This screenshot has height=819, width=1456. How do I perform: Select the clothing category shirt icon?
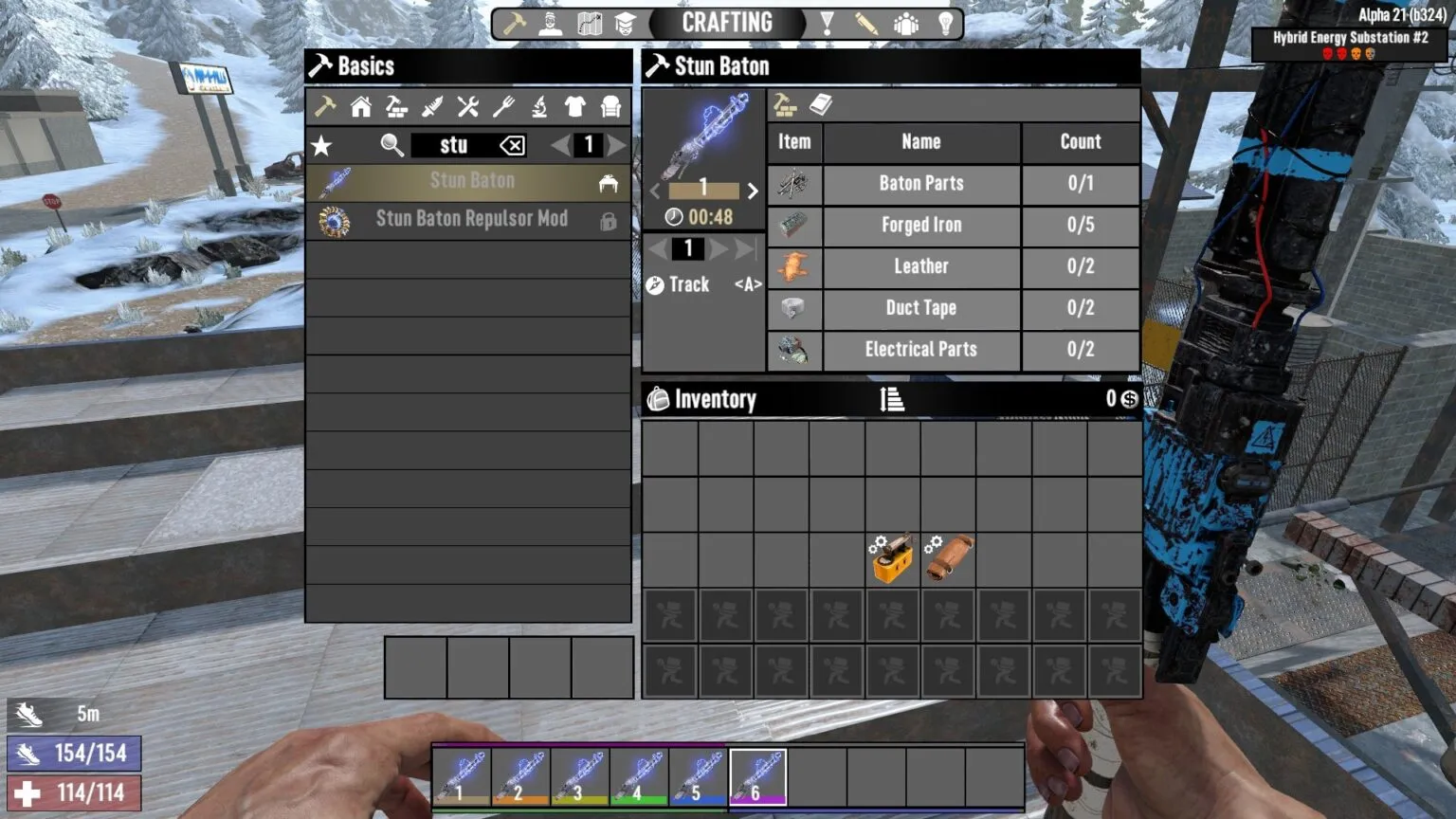pos(573,106)
